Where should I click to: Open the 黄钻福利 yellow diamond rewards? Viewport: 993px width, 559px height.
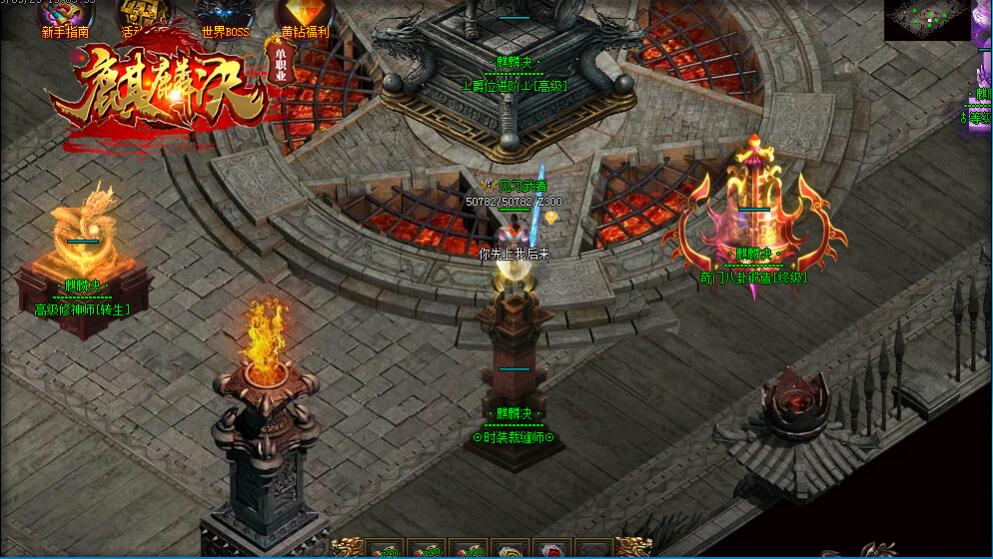[303, 16]
